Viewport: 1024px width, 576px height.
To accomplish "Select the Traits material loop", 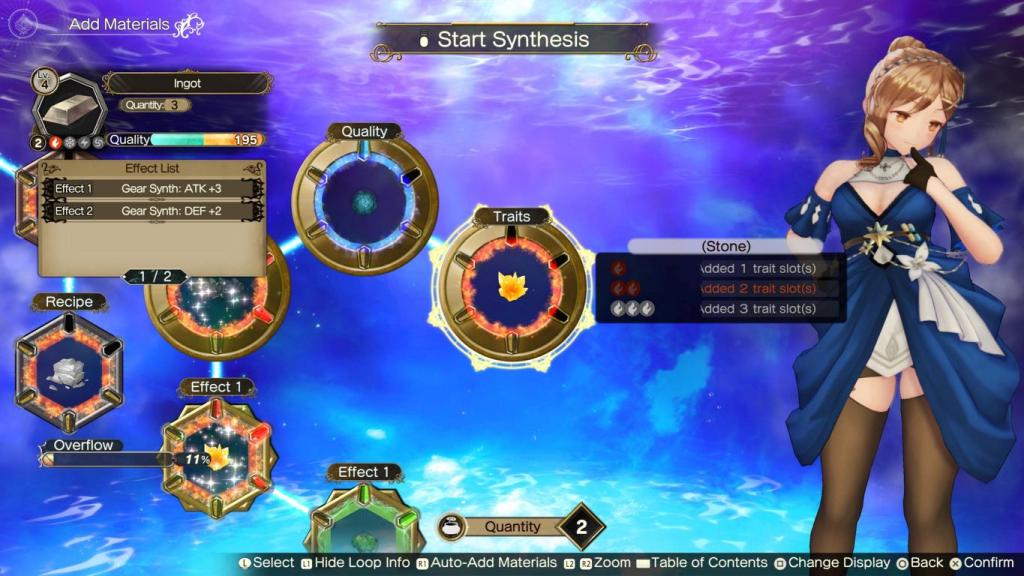I will (x=510, y=288).
